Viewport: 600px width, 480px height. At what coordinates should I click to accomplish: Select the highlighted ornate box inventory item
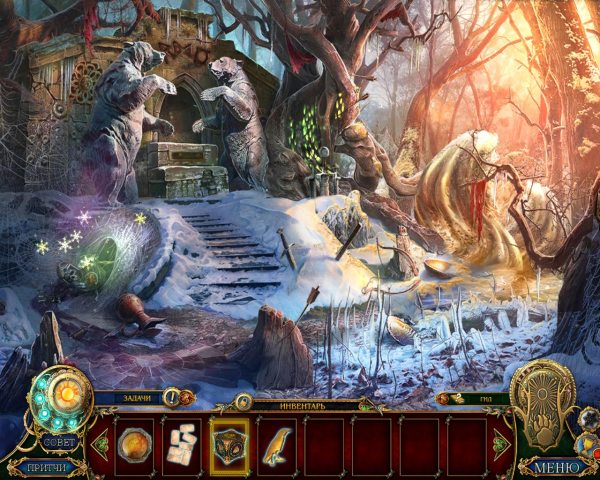tap(231, 445)
